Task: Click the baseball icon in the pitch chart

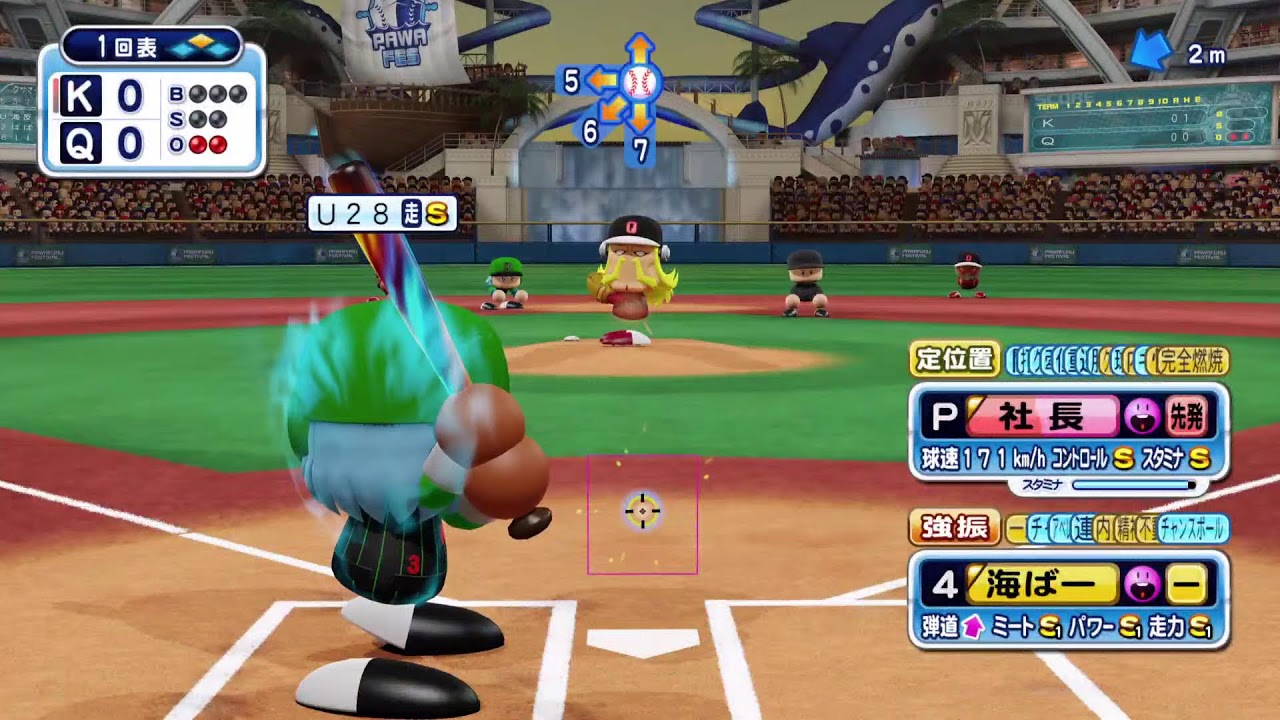Action: (x=640, y=81)
